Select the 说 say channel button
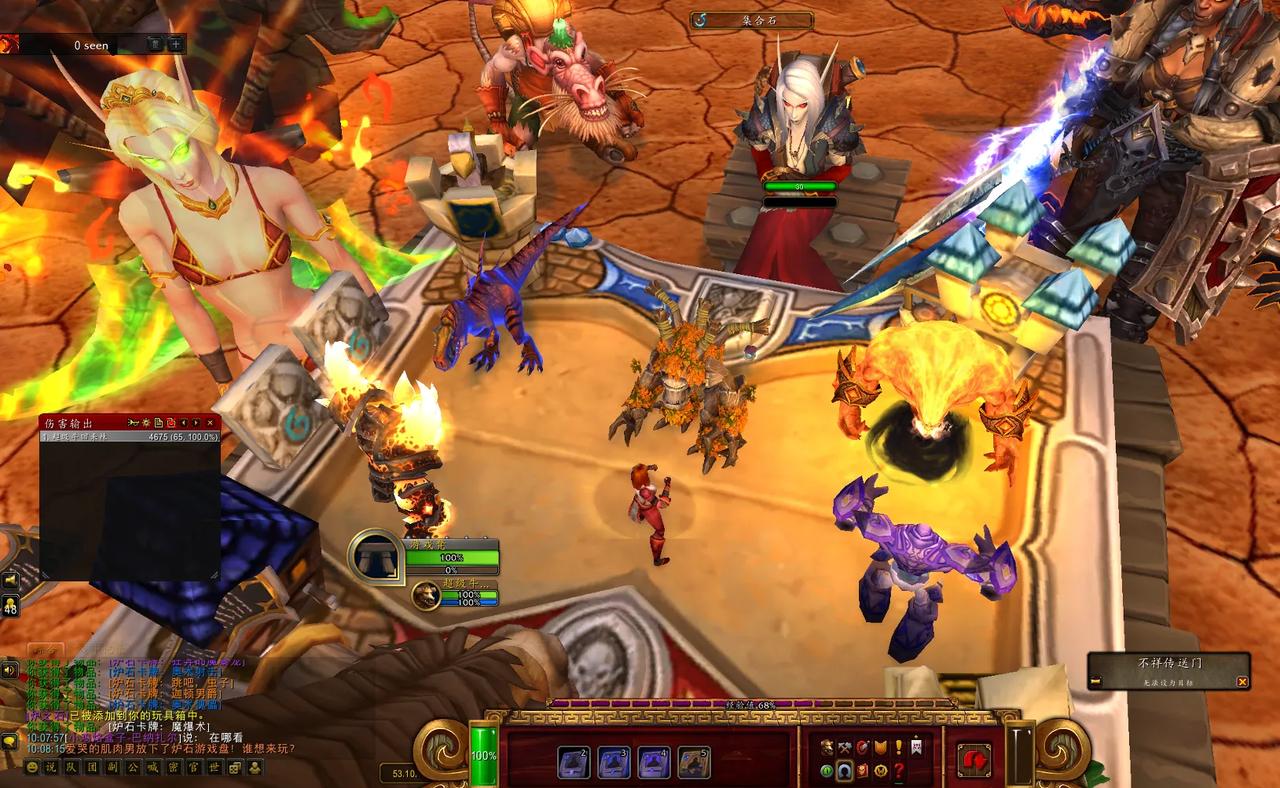 click(x=51, y=768)
